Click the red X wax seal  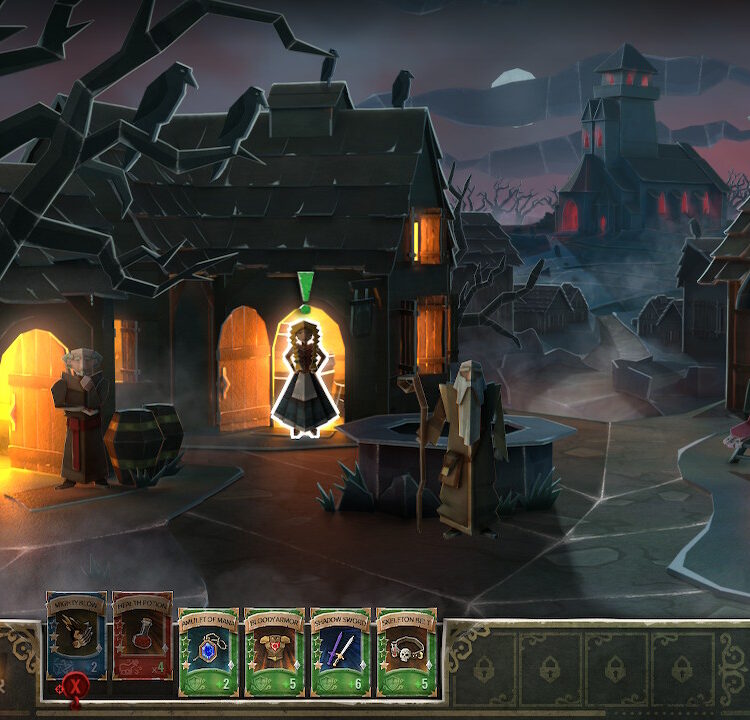point(74,687)
